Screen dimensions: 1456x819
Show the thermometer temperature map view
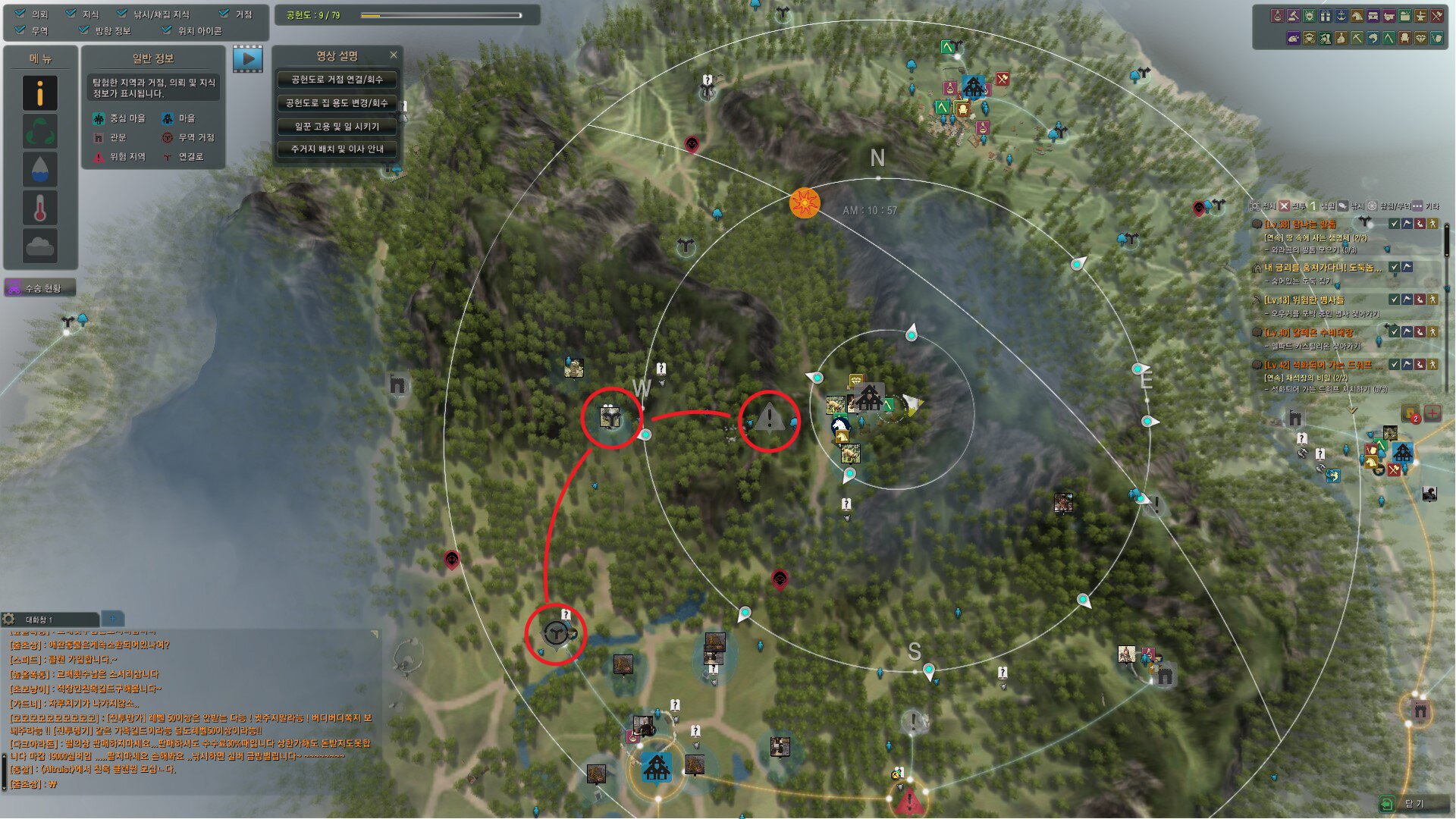pos(40,207)
